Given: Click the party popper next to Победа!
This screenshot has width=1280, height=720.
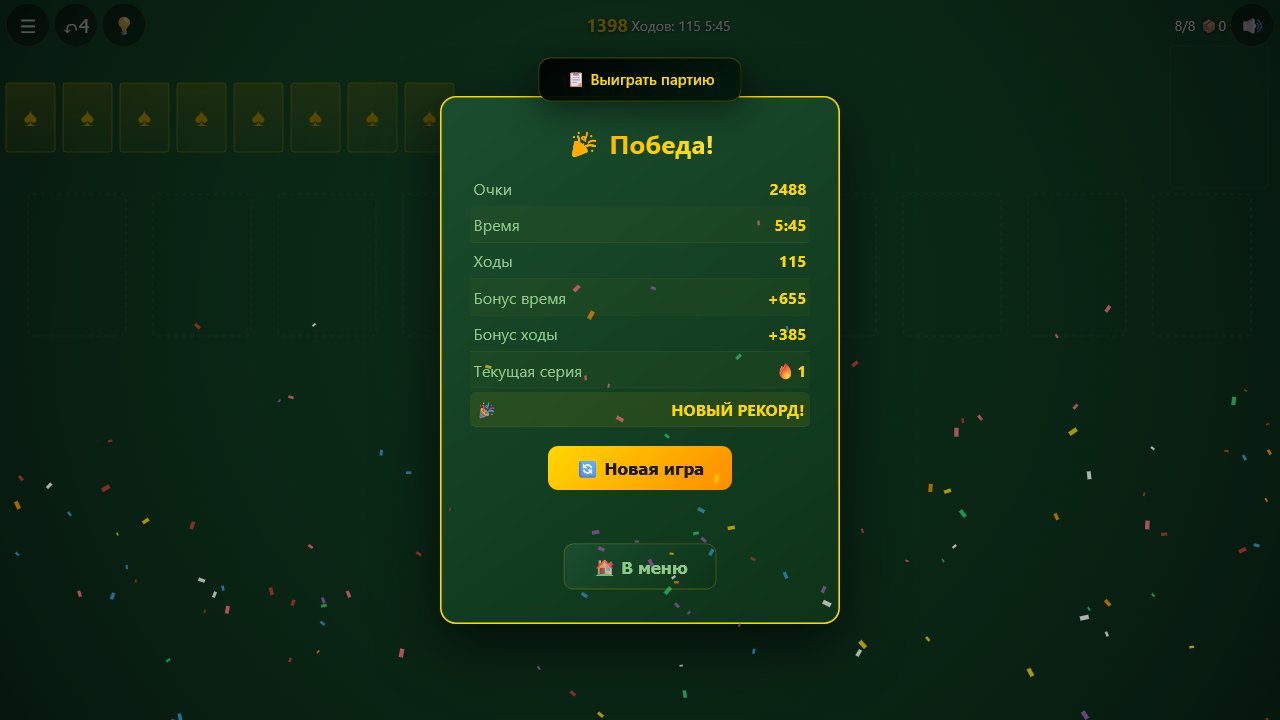Looking at the screenshot, I should 582,144.
